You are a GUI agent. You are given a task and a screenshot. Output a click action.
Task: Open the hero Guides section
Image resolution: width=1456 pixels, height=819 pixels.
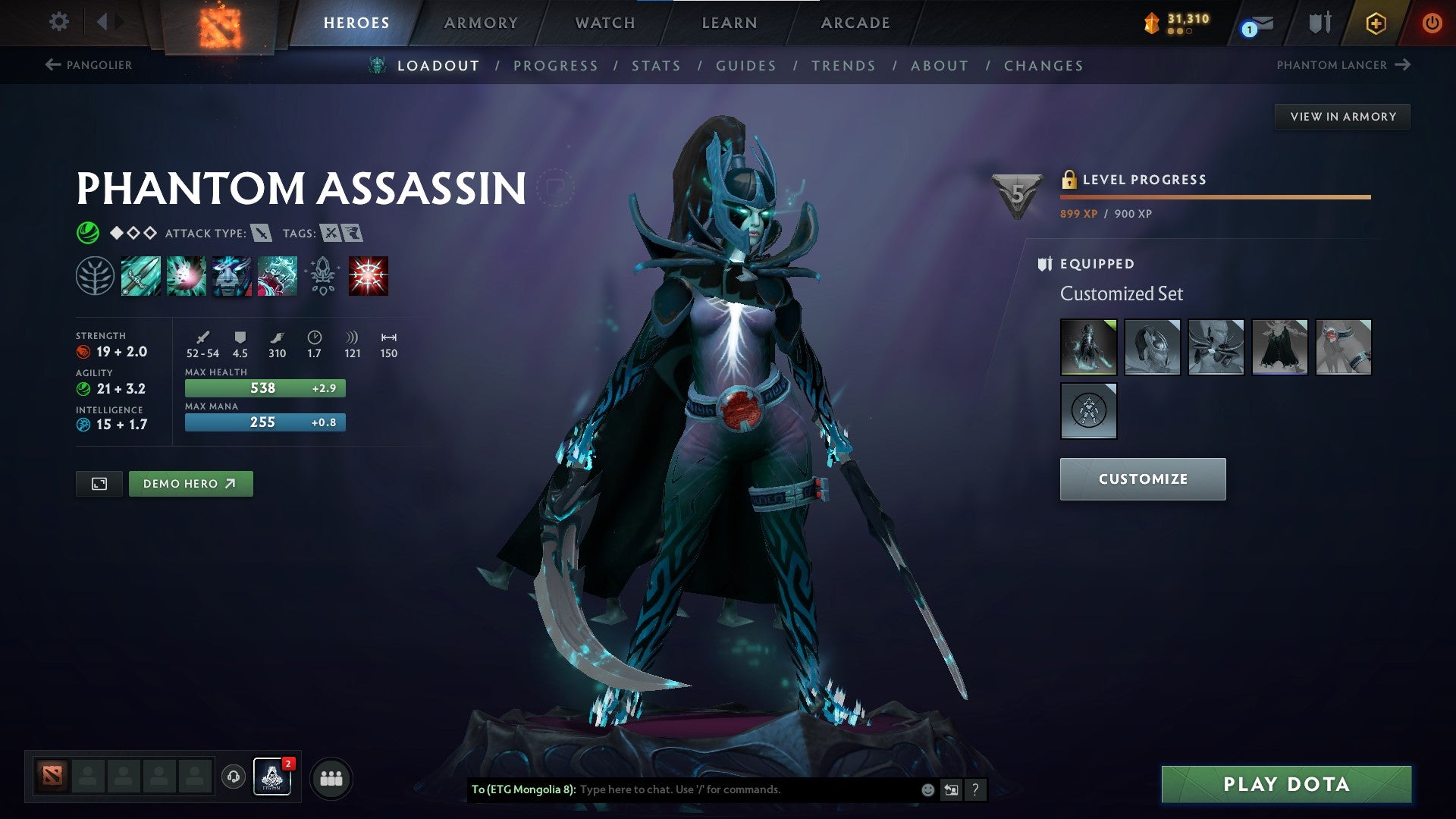click(x=746, y=66)
